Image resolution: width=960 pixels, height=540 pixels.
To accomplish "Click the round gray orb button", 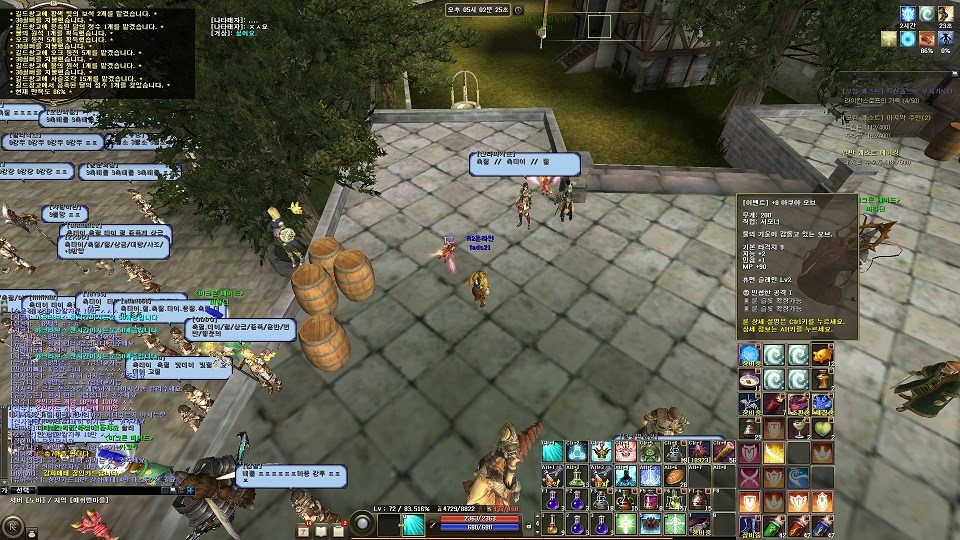I will coord(361,523).
